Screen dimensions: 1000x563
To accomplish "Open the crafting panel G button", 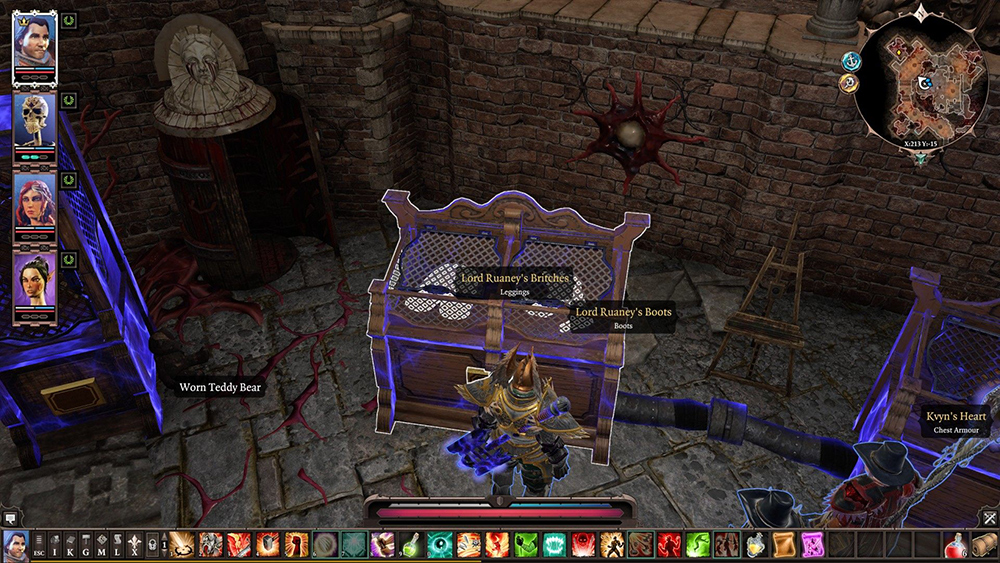I will [86, 545].
